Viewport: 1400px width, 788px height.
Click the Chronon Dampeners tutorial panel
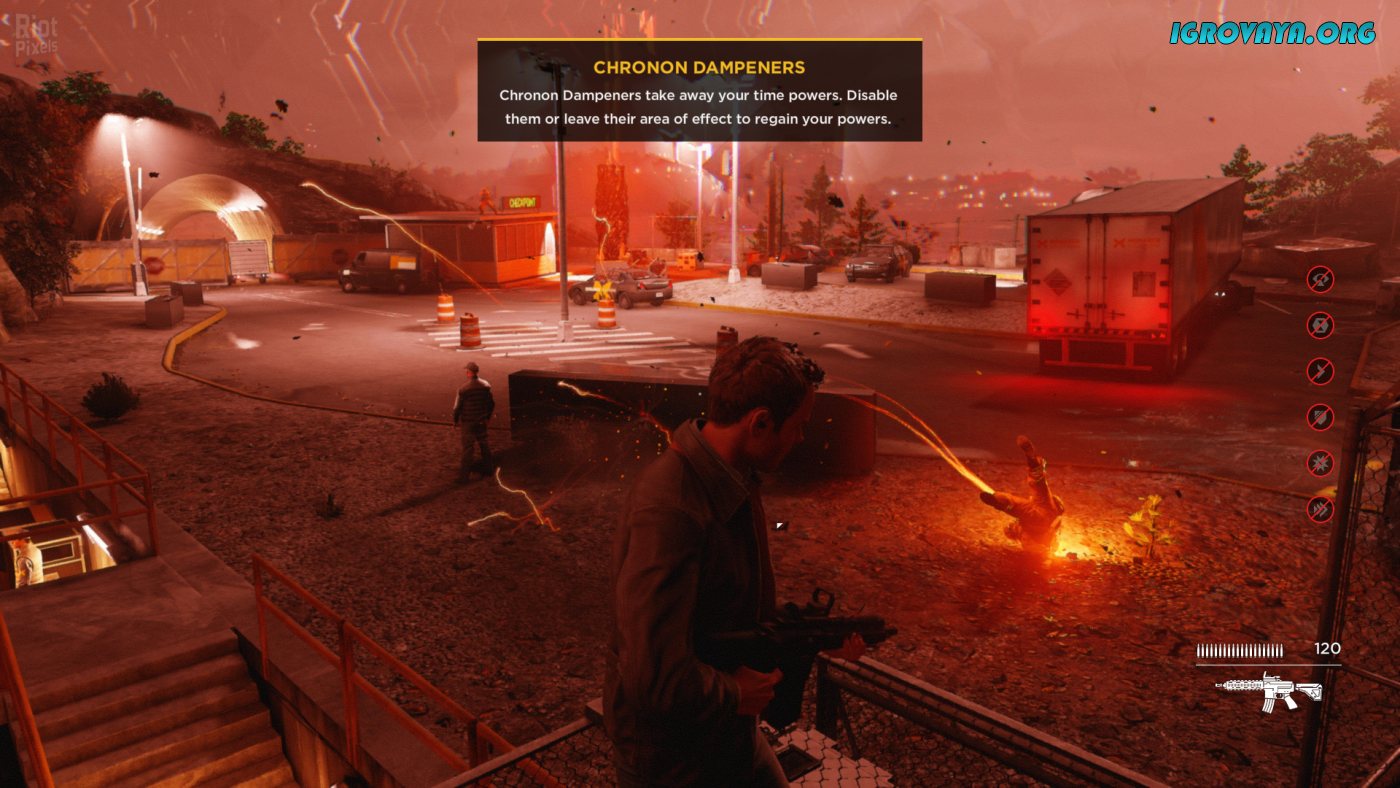699,91
